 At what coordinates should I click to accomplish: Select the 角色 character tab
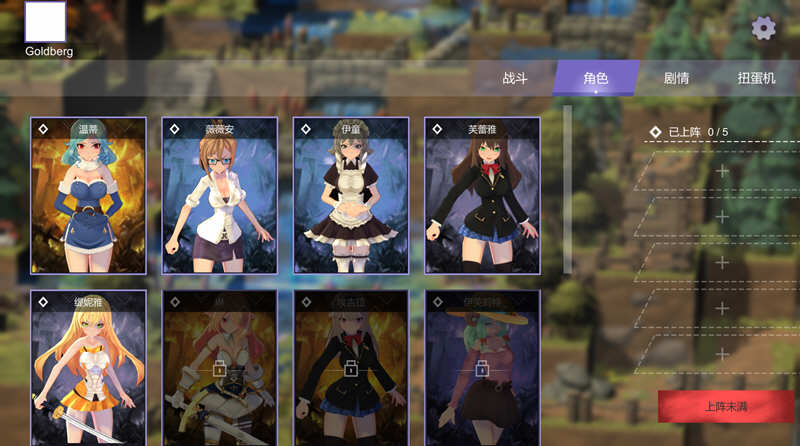point(596,78)
